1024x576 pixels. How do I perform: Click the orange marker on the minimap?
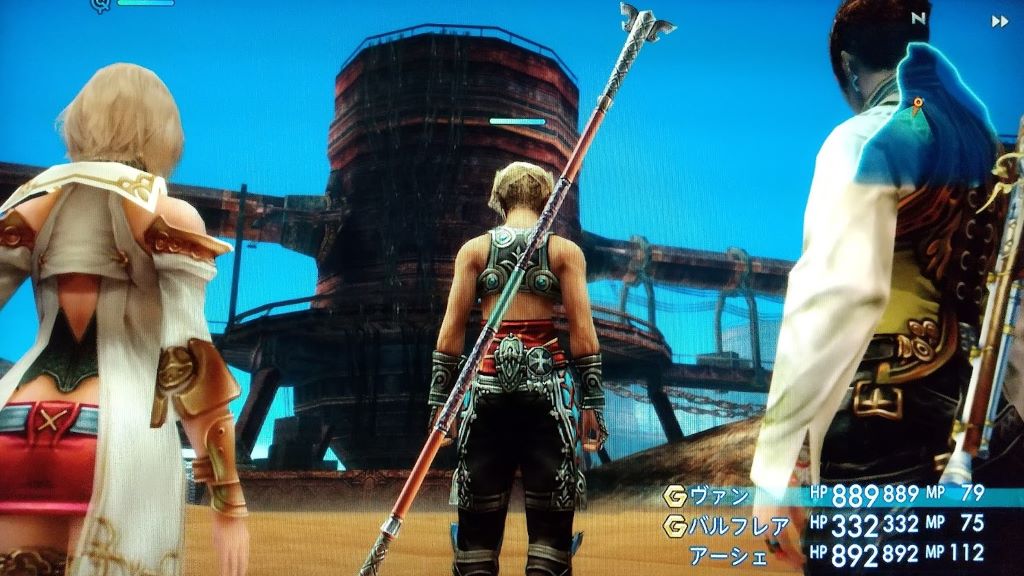point(917,103)
